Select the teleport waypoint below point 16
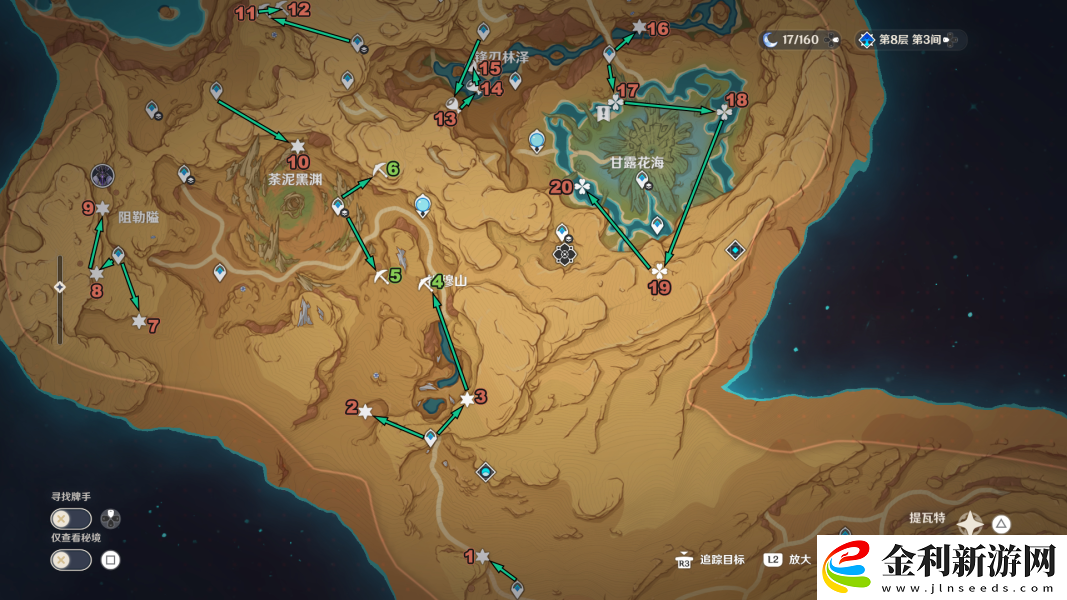The image size is (1067, 600). pos(609,53)
